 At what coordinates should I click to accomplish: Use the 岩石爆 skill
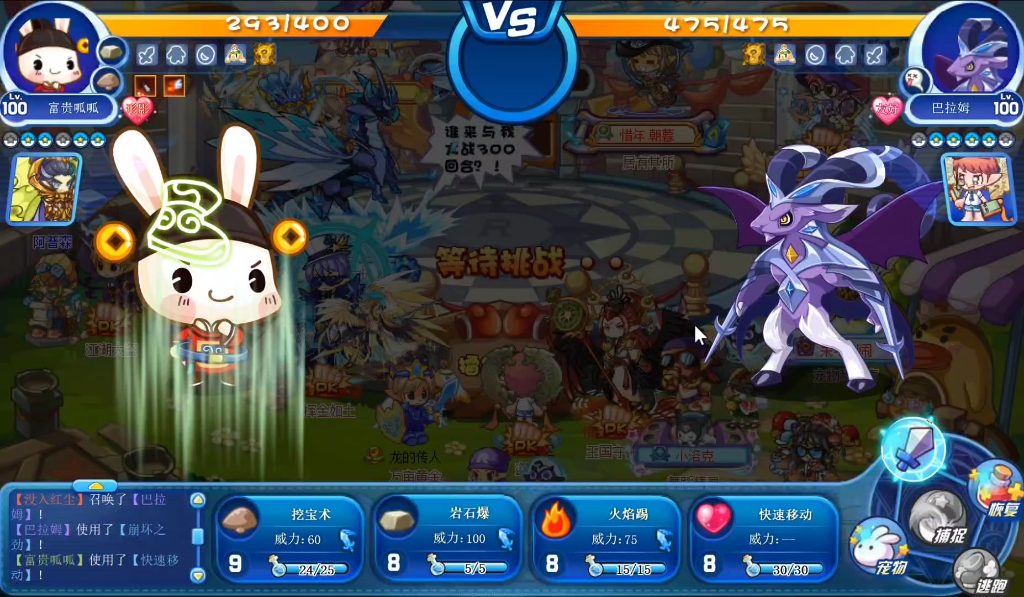point(448,539)
